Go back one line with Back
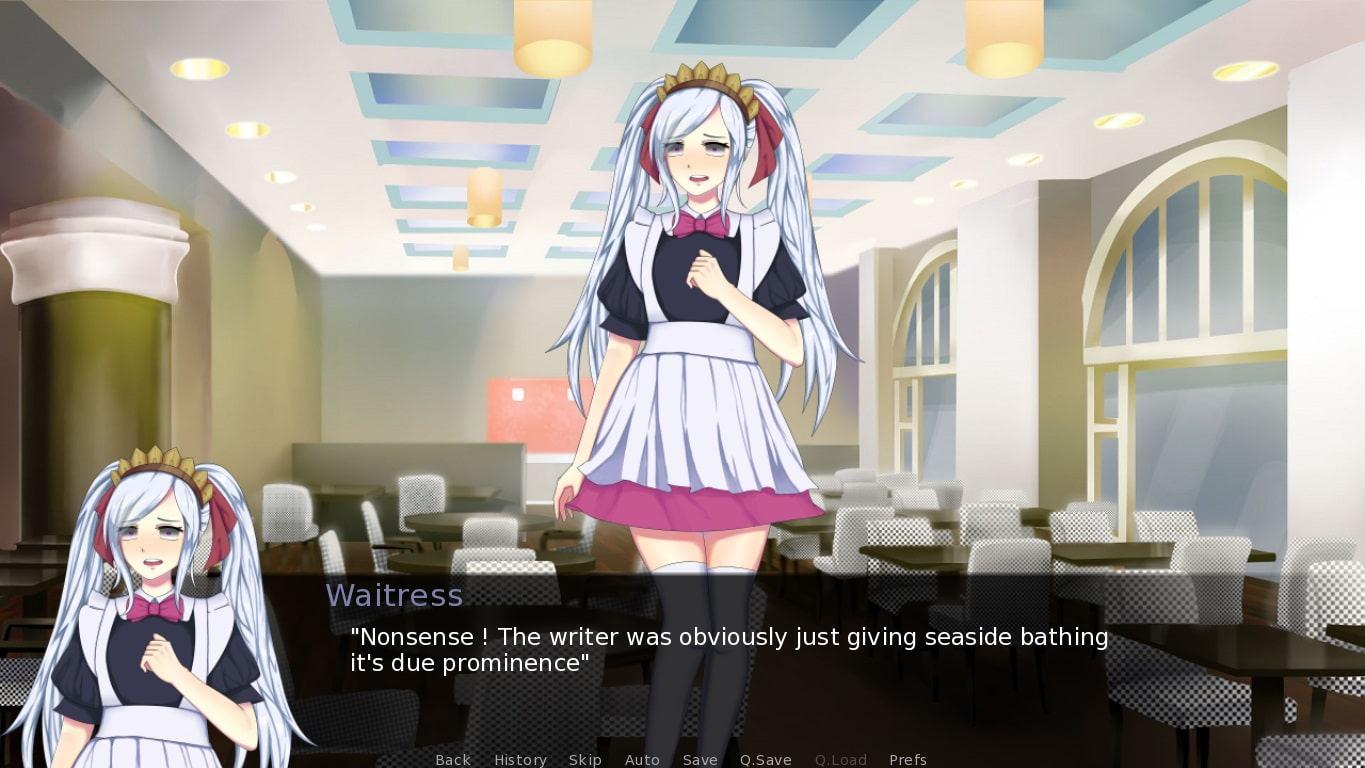This screenshot has height=768, width=1365. [x=453, y=760]
